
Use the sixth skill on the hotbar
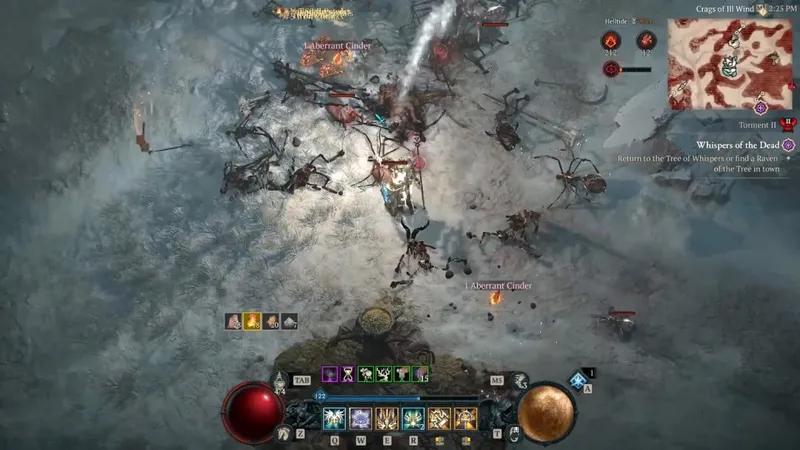pos(465,418)
